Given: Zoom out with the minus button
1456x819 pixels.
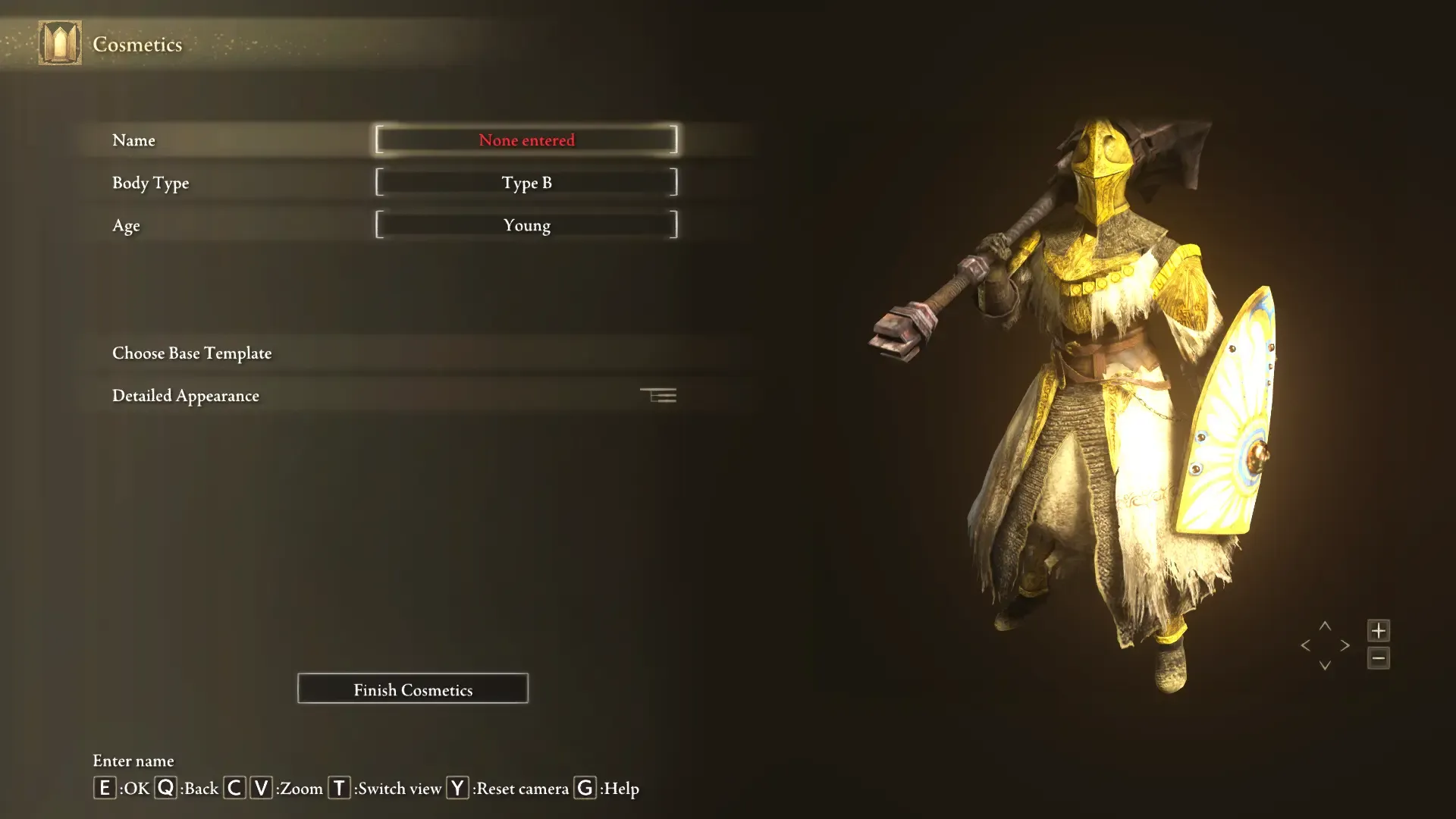Looking at the screenshot, I should [1378, 658].
